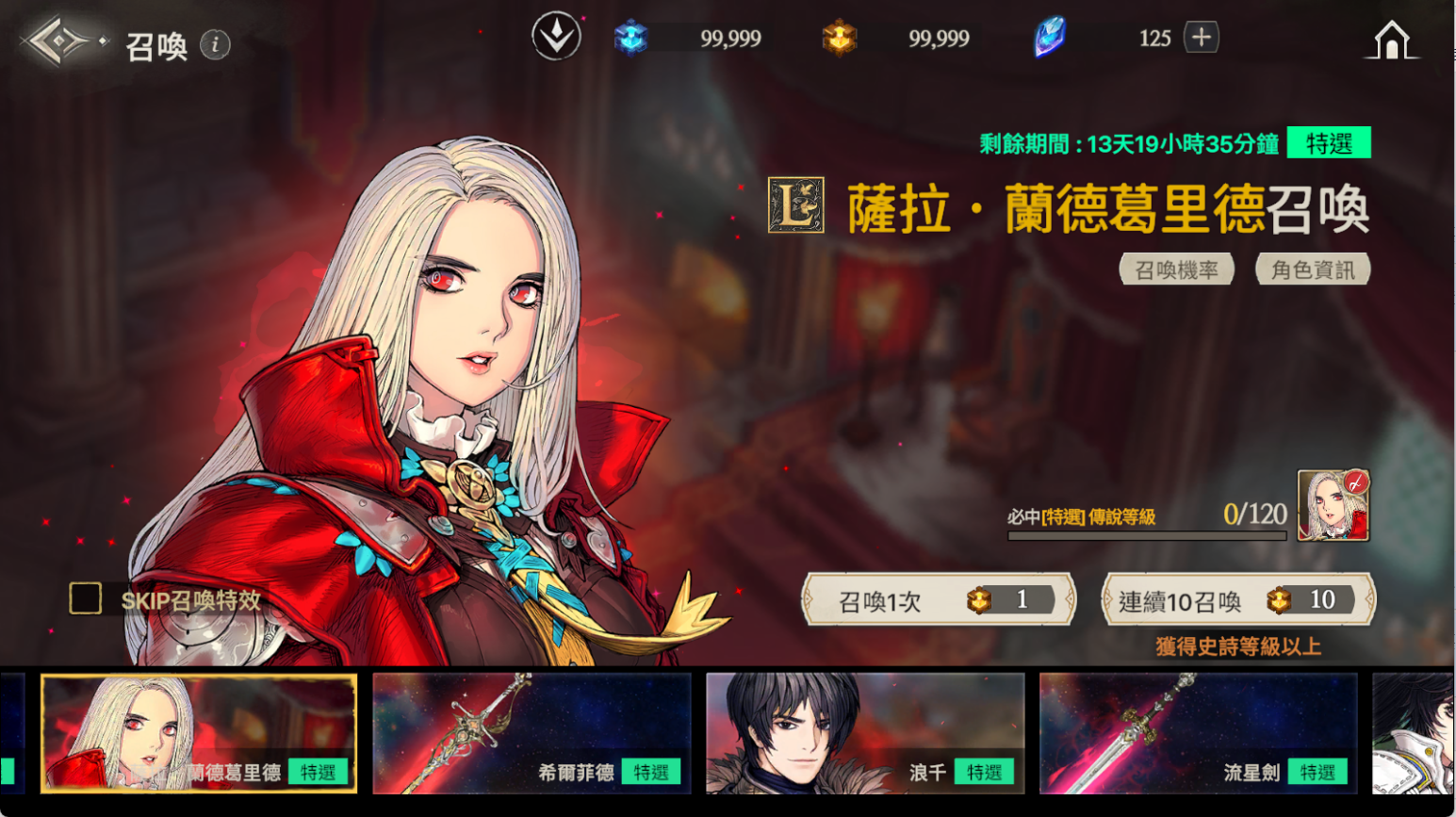Summon once with 召喚1次
This screenshot has width=1456, height=817.
pyautogui.click(x=939, y=600)
